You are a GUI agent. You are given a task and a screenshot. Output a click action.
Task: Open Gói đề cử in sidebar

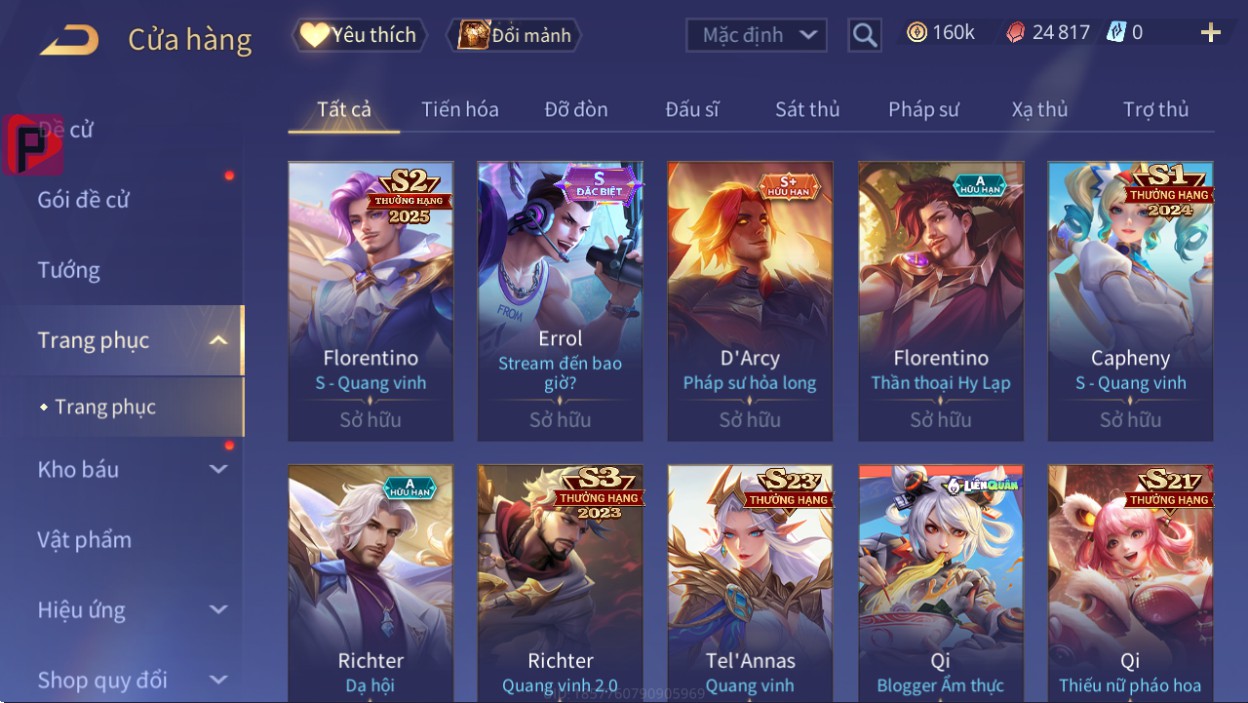click(x=84, y=200)
